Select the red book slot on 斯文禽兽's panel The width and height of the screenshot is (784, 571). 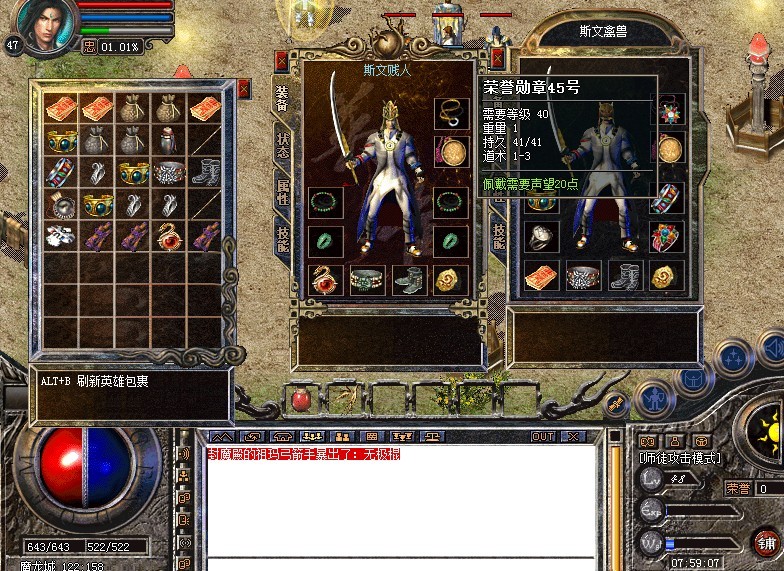(541, 276)
